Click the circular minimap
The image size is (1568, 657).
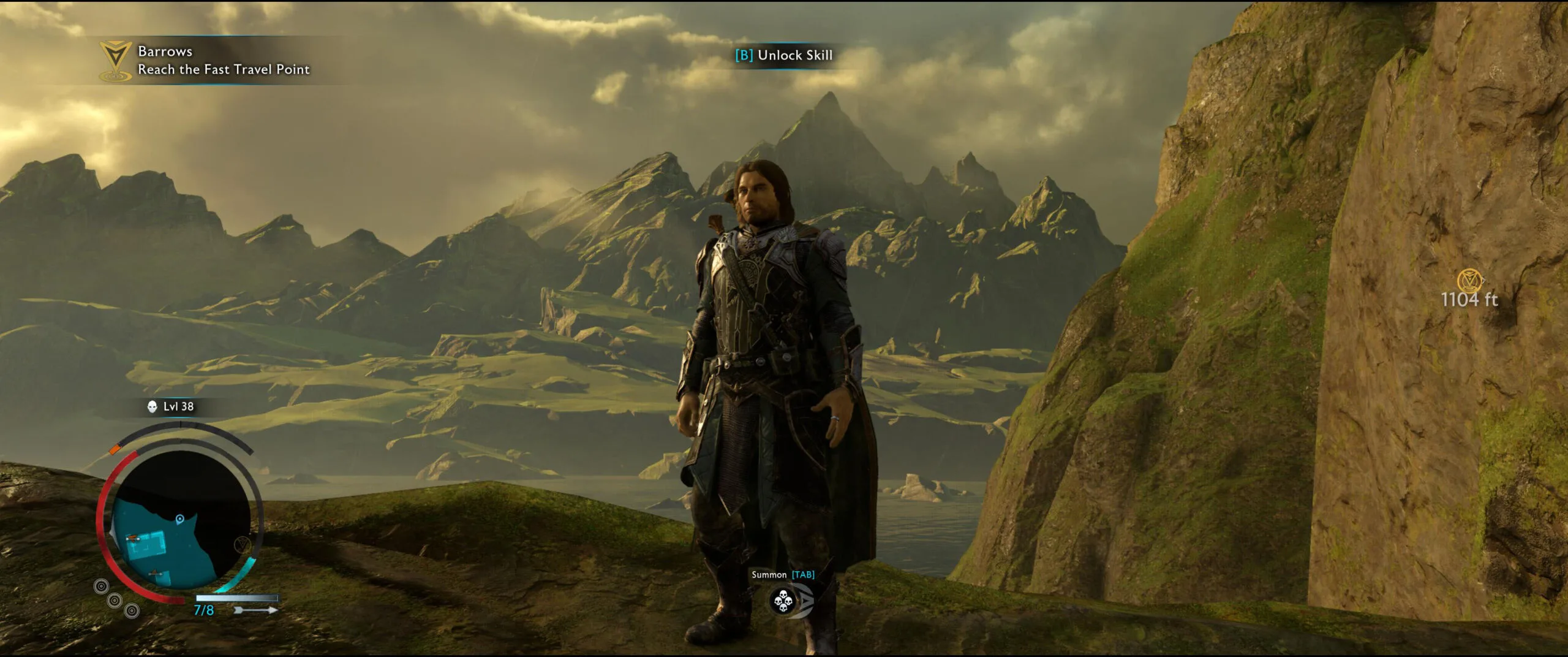(180, 522)
